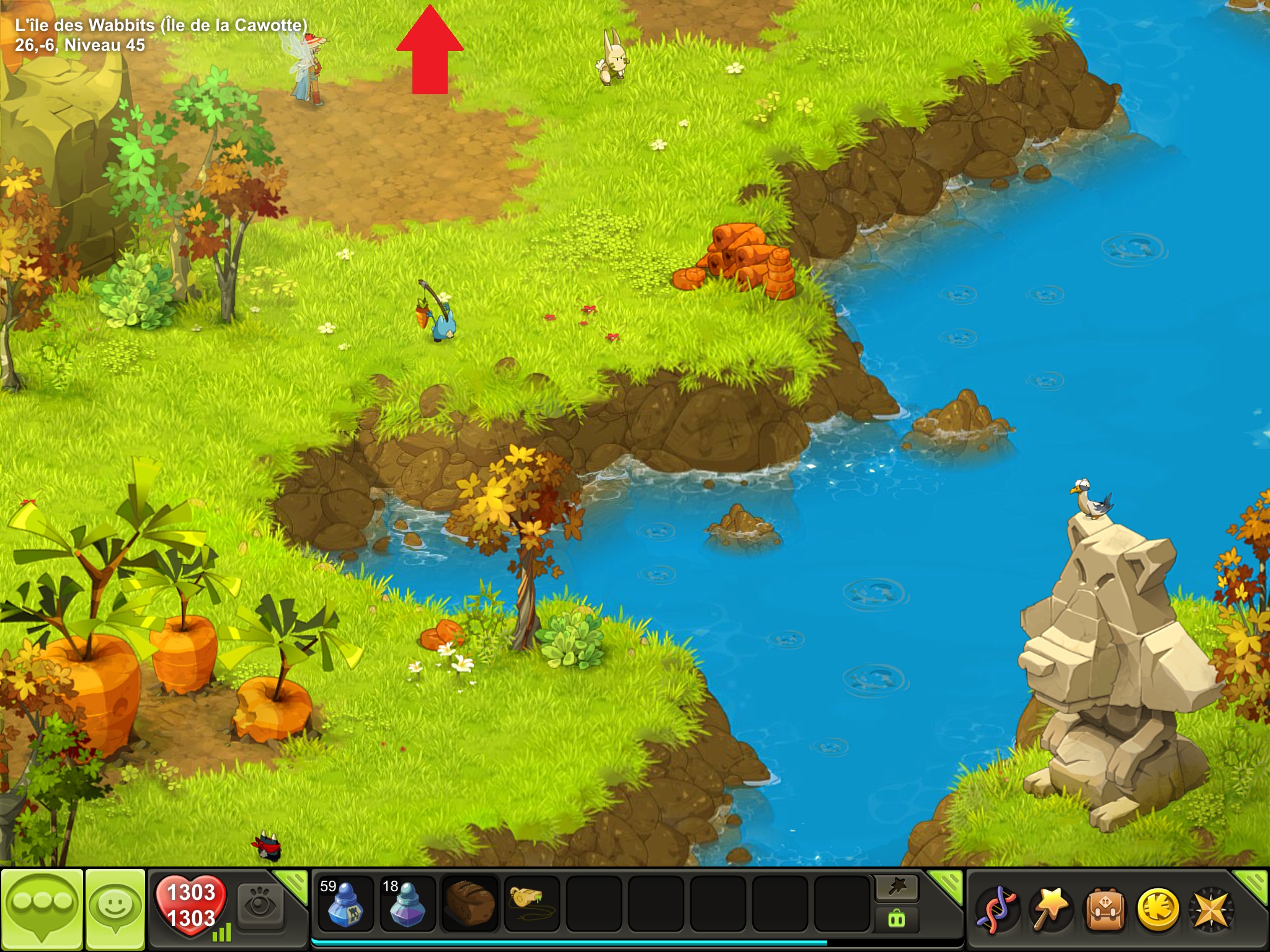The image size is (1270, 952).
Task: Select the bread loaf hotbar slot
Action: (469, 905)
